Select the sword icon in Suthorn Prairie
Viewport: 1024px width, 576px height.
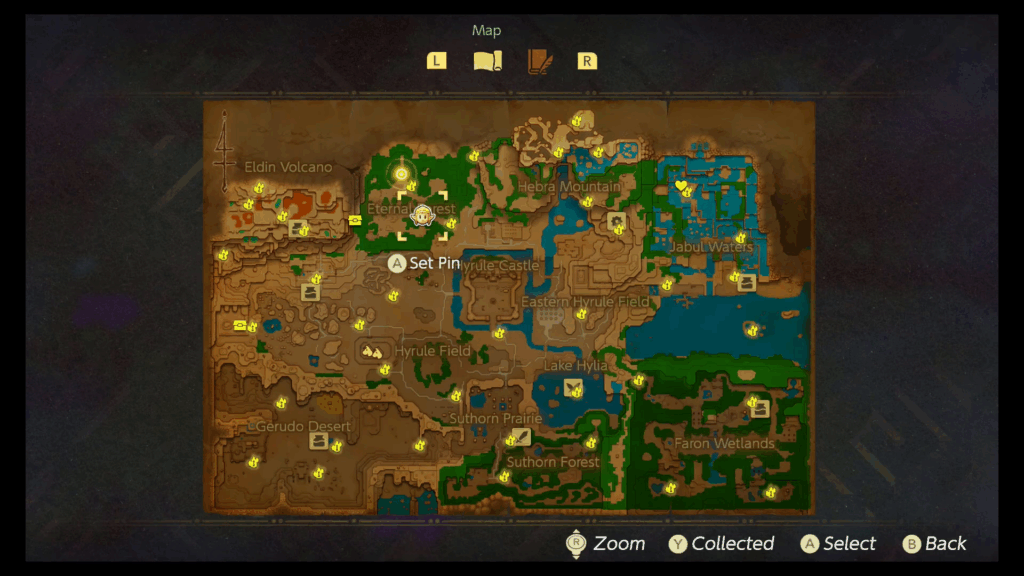[521, 436]
